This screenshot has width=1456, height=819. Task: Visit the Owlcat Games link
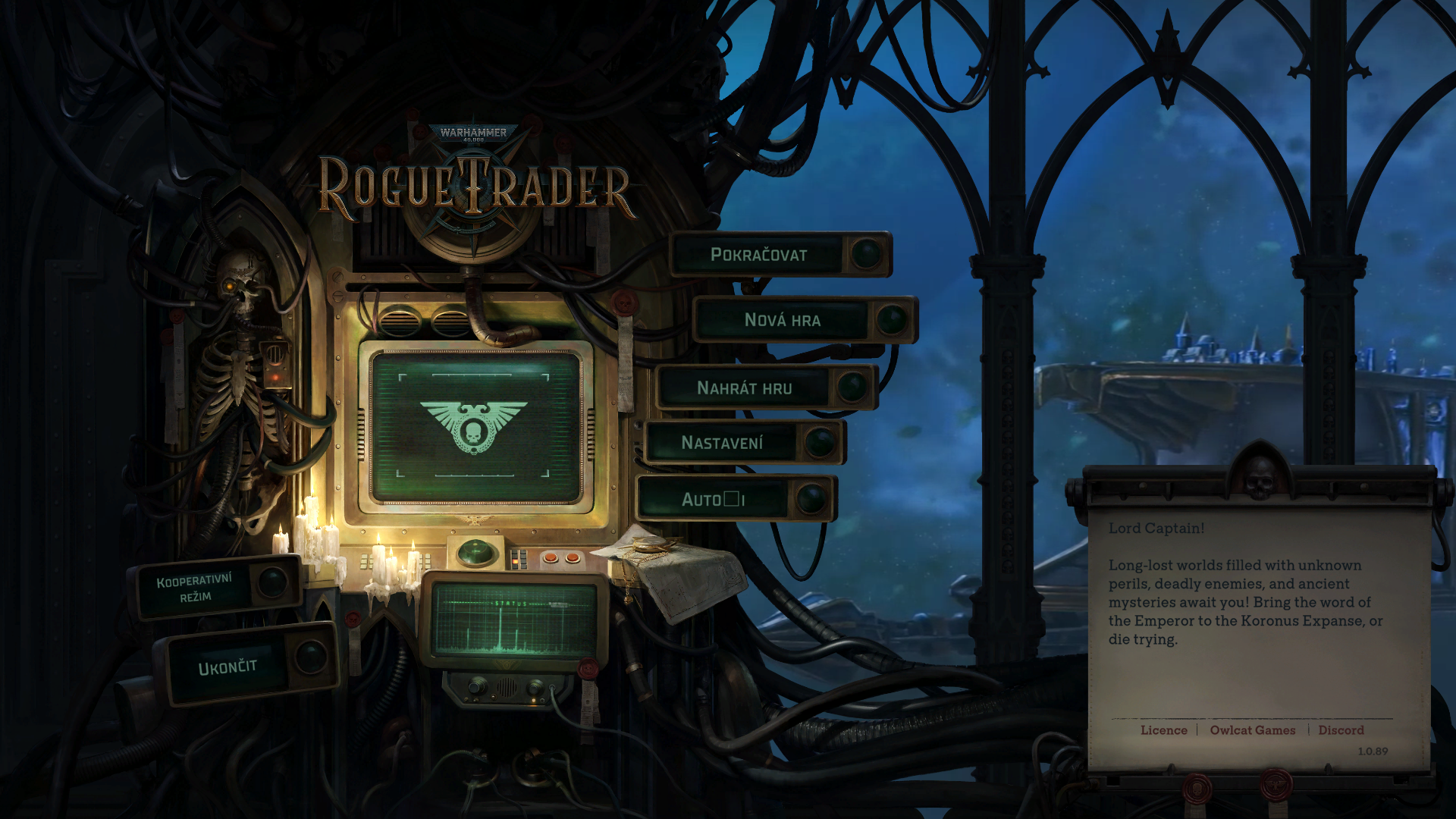(1253, 730)
